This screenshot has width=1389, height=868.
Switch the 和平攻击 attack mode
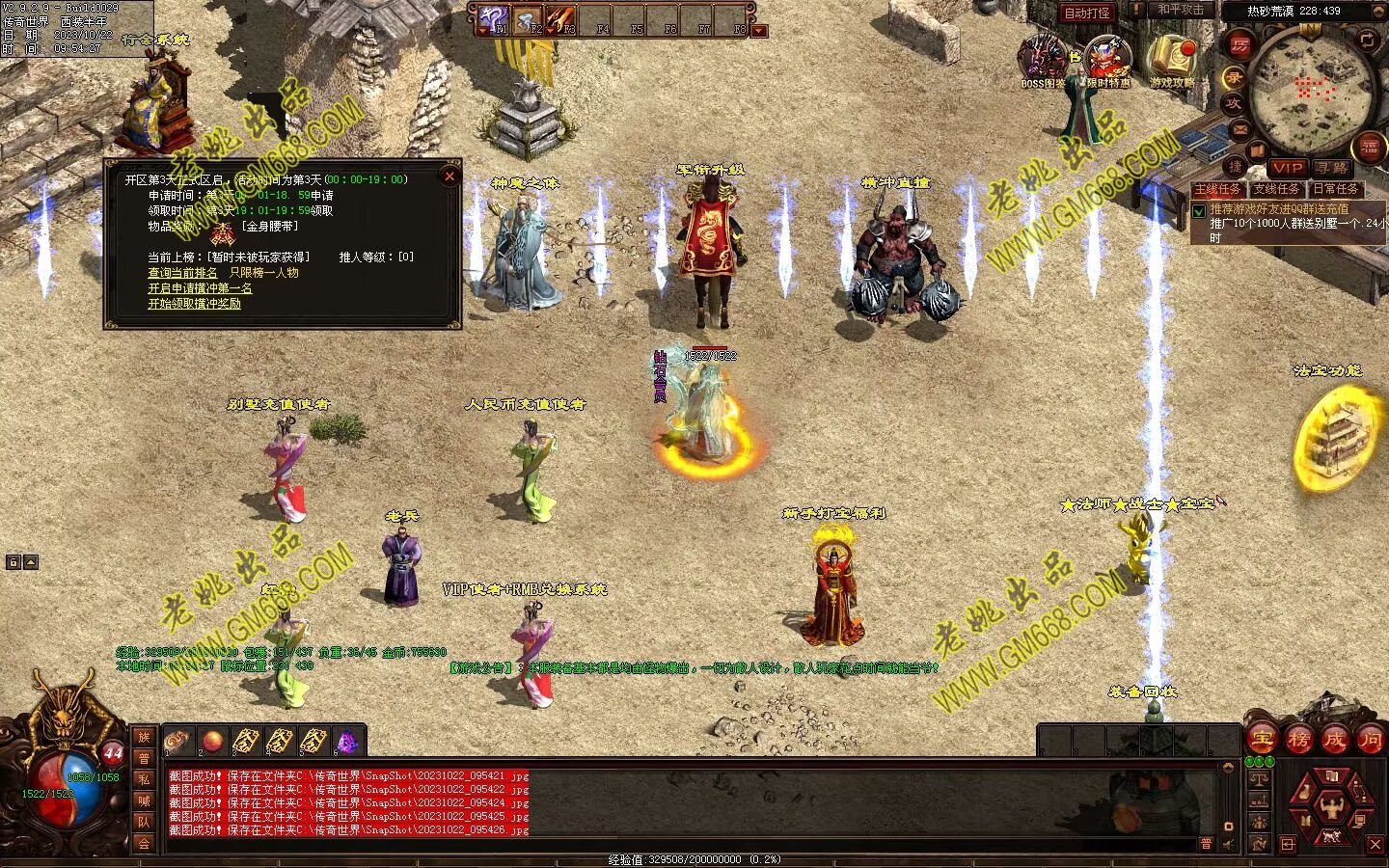coord(1180,11)
